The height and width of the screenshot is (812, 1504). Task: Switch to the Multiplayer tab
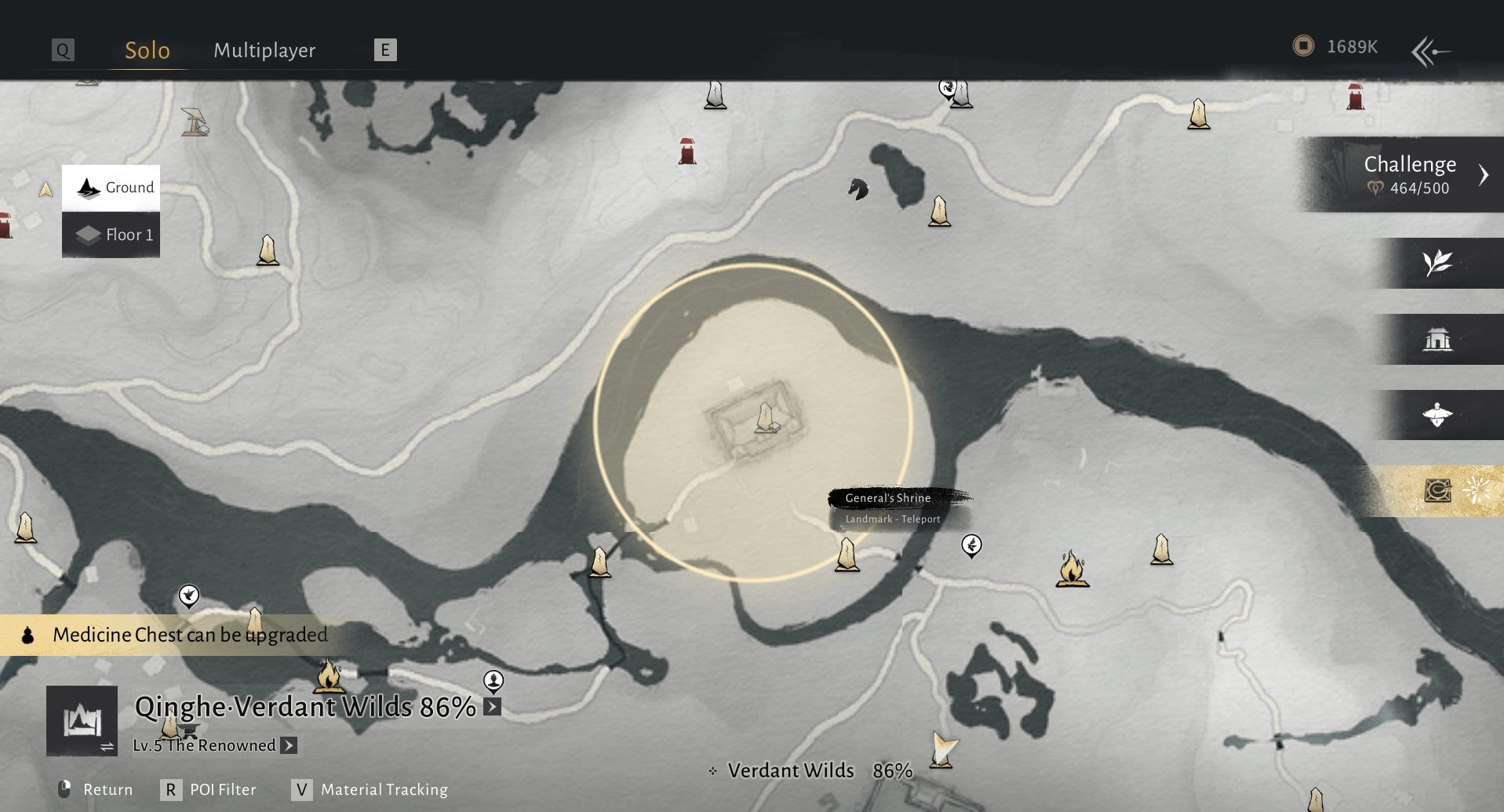[264, 50]
